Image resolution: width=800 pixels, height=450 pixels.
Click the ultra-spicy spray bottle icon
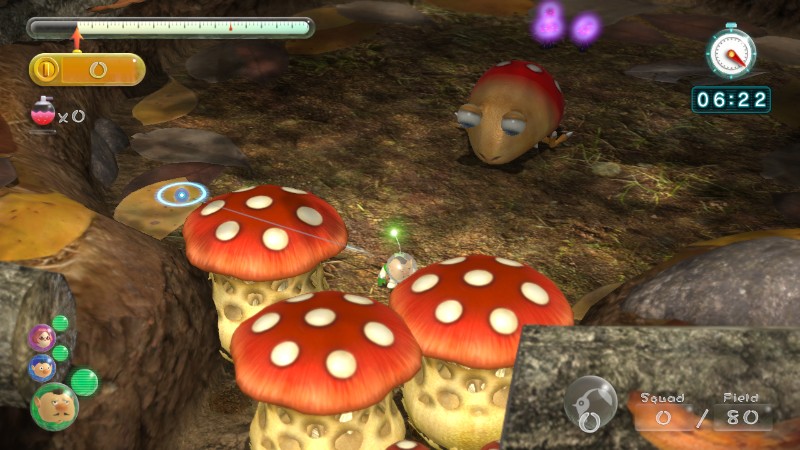click(43, 113)
